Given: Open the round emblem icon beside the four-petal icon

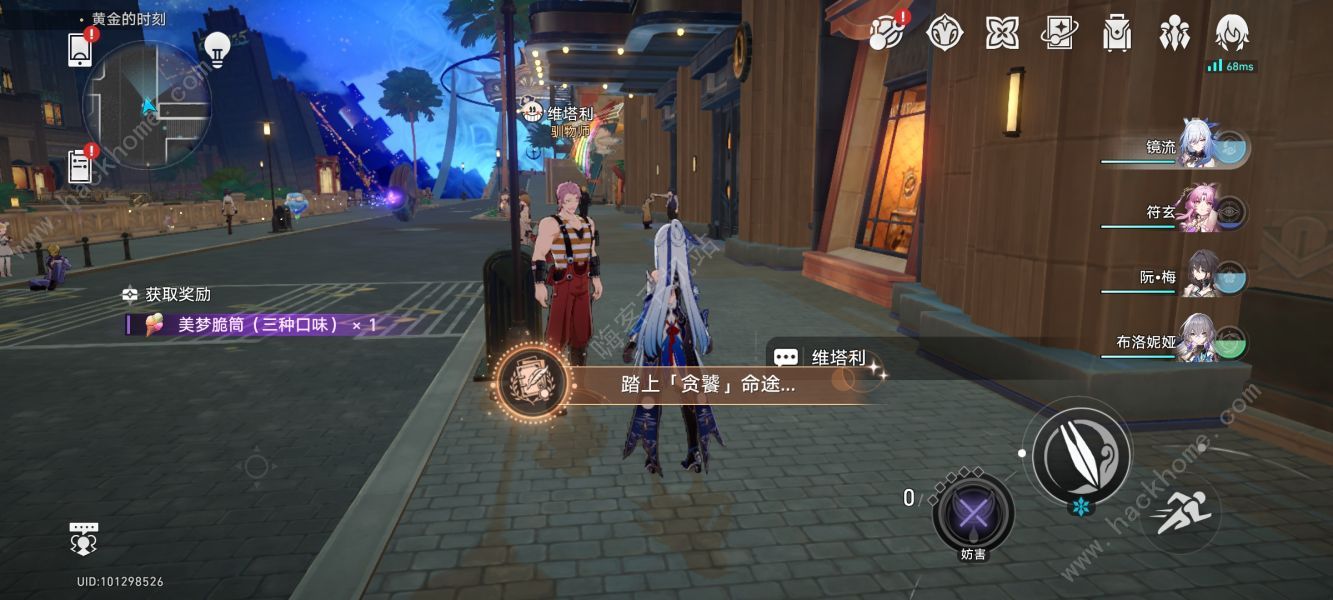Looking at the screenshot, I should [x=944, y=33].
